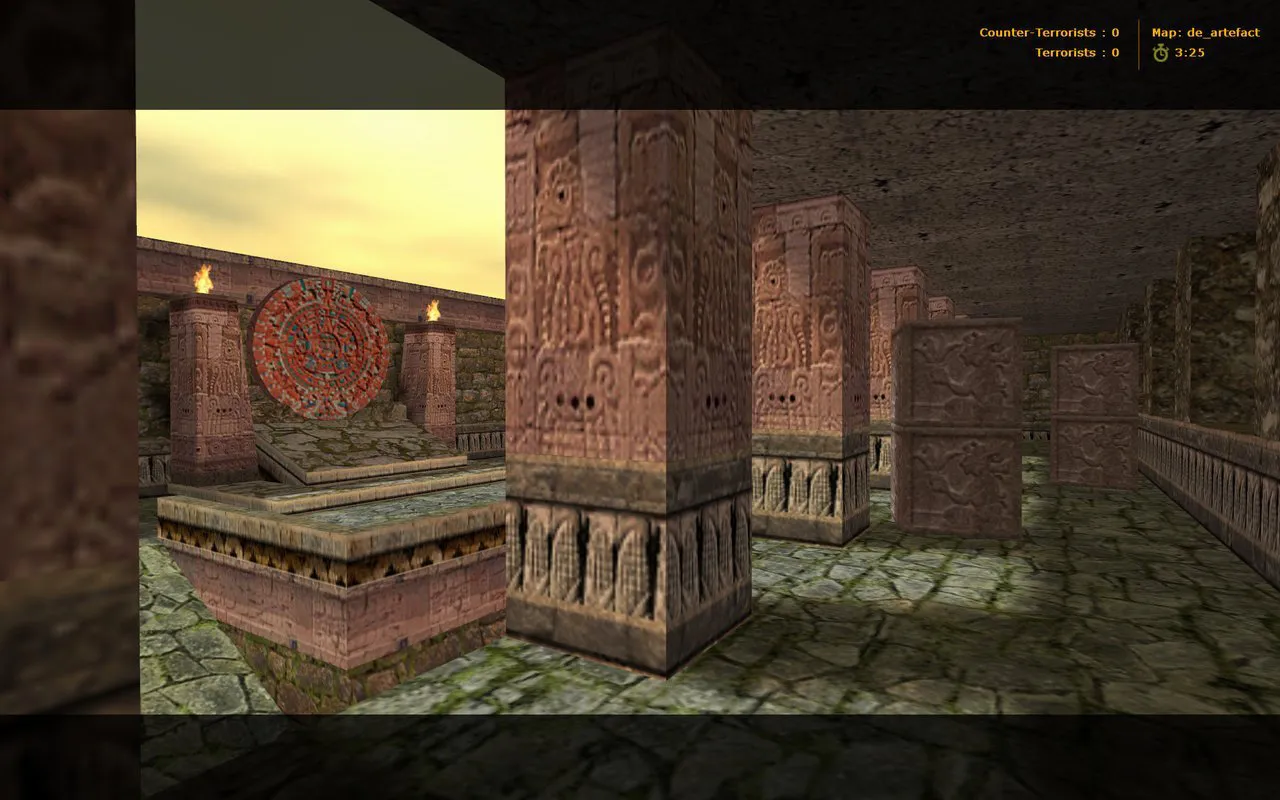This screenshot has width=1280, height=800.
Task: Click the Terrorists score value zero
Action: click(x=1113, y=51)
